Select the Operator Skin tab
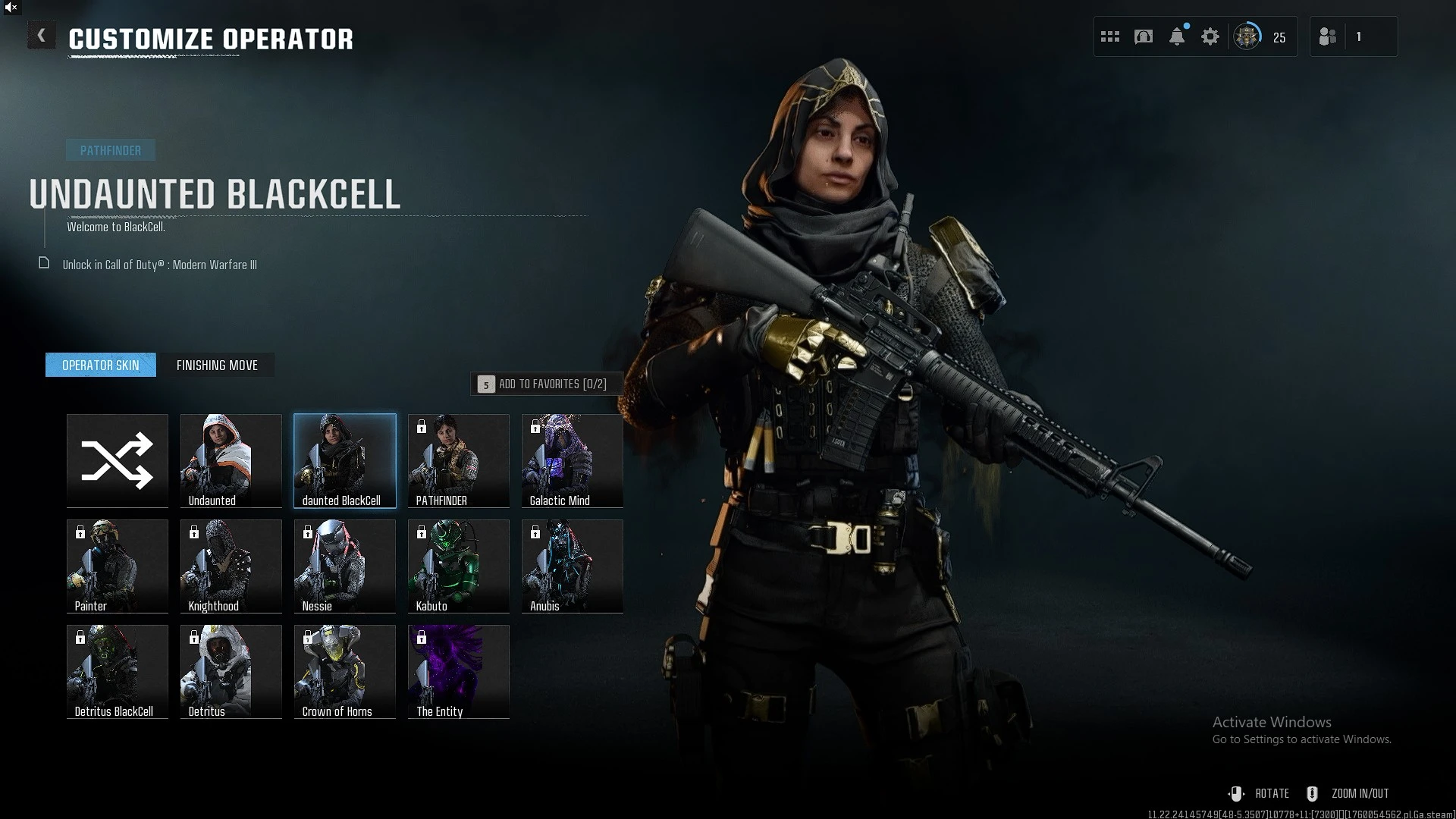1456x819 pixels. [x=101, y=365]
